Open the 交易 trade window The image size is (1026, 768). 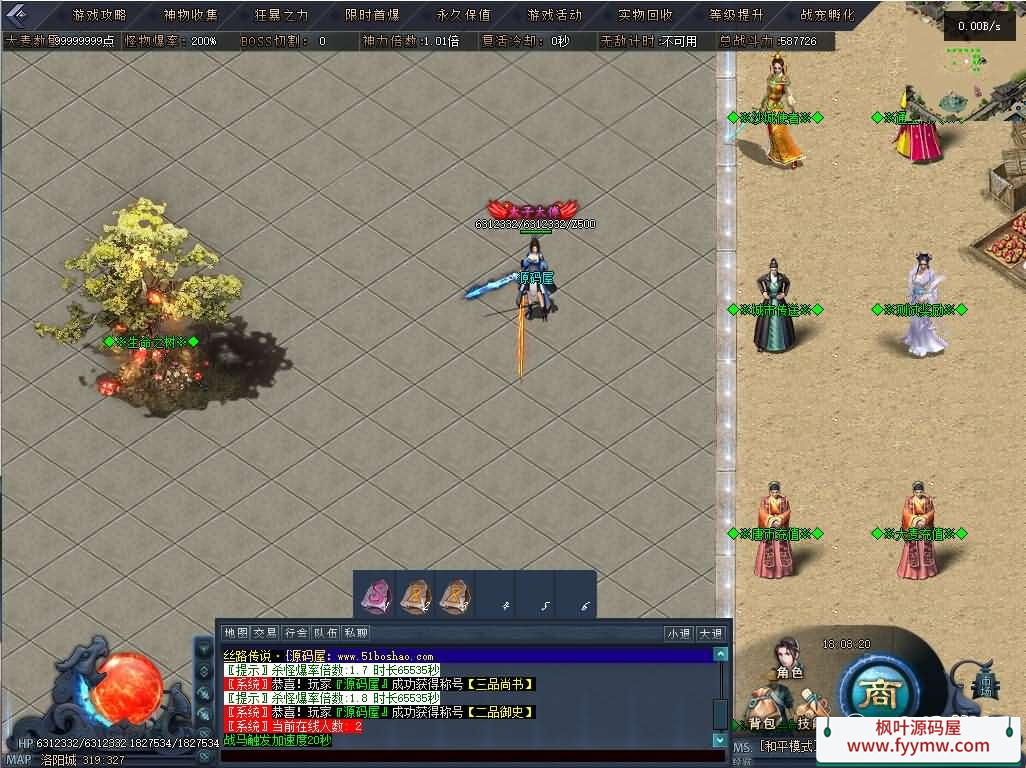(265, 633)
